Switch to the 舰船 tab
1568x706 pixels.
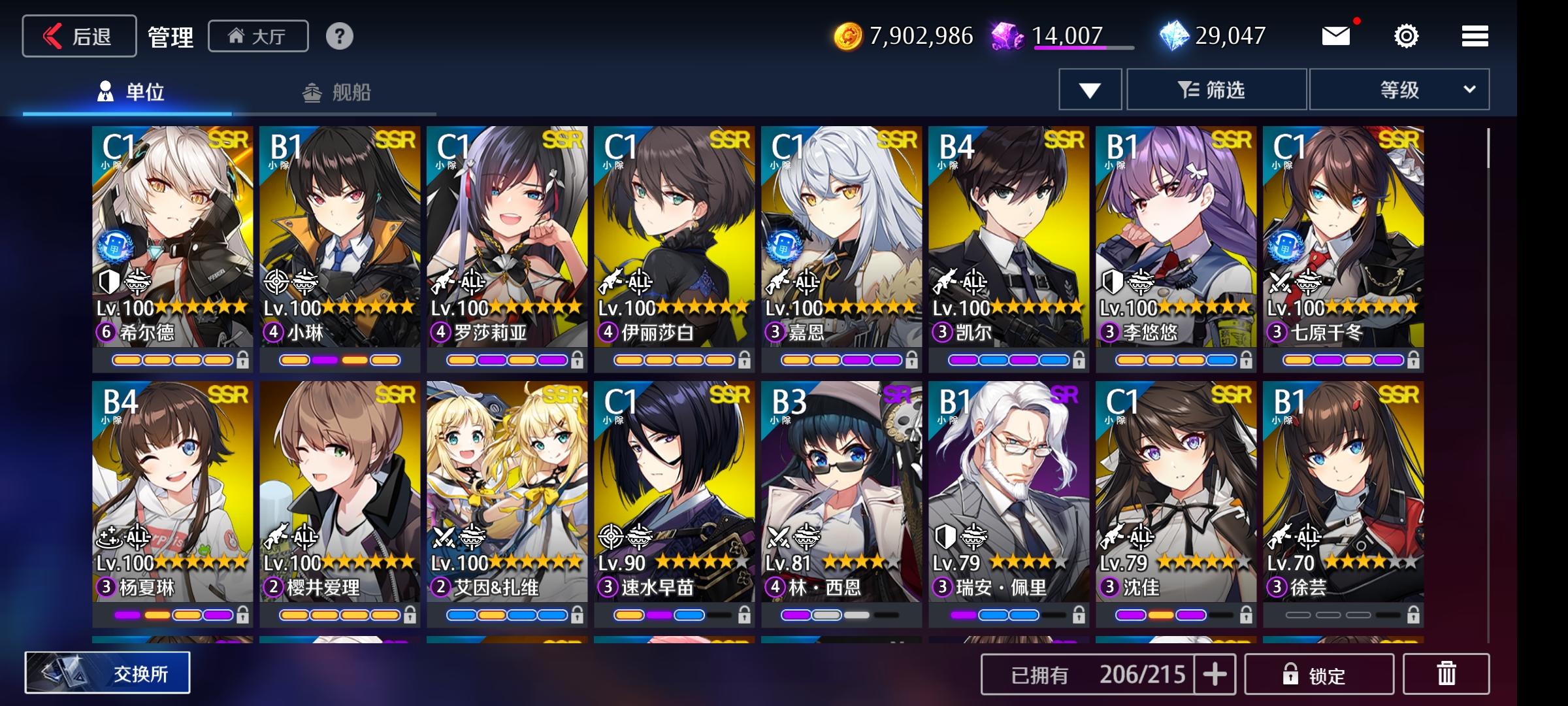pyautogui.click(x=340, y=93)
